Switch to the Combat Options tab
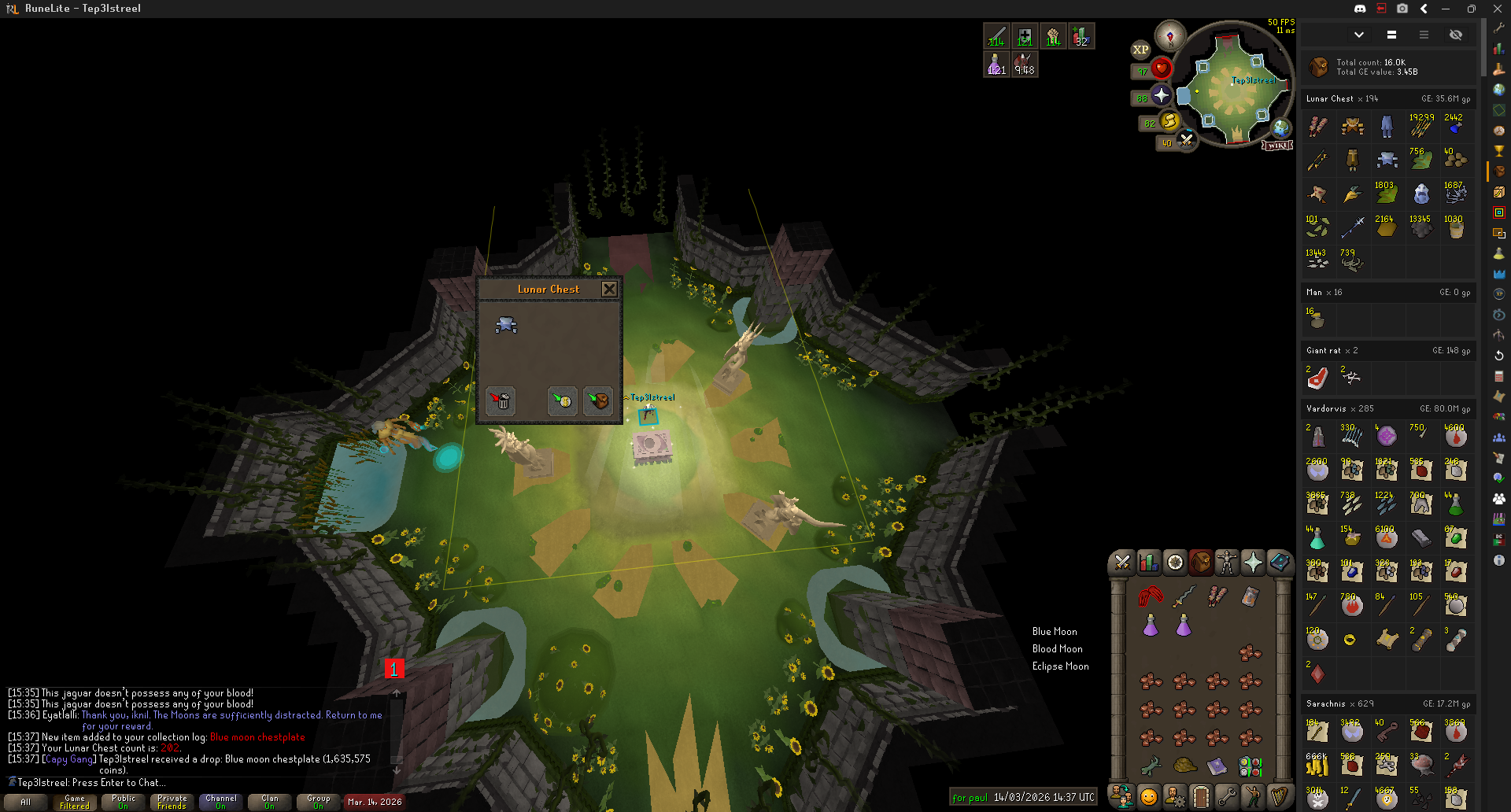The width and height of the screenshot is (1511, 812). (x=1122, y=562)
